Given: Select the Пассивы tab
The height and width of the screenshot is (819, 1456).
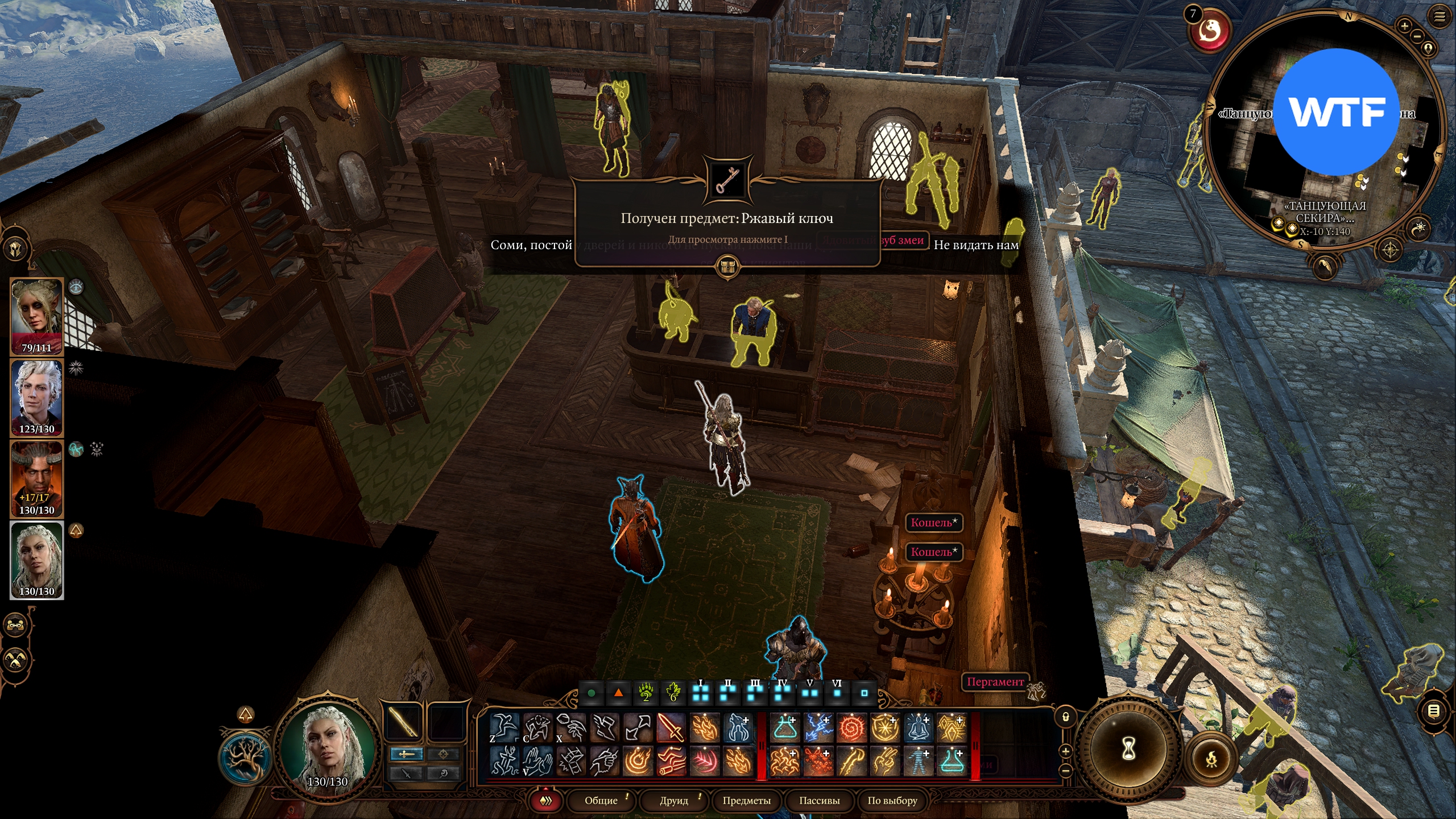Looking at the screenshot, I should (x=819, y=801).
